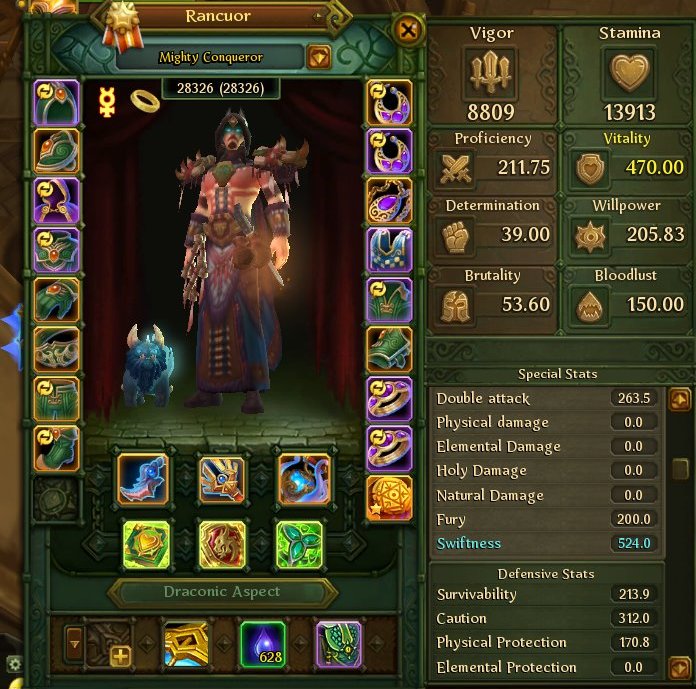Open the Mighty Conqueror title dropdown
696x689 pixels.
[317, 57]
